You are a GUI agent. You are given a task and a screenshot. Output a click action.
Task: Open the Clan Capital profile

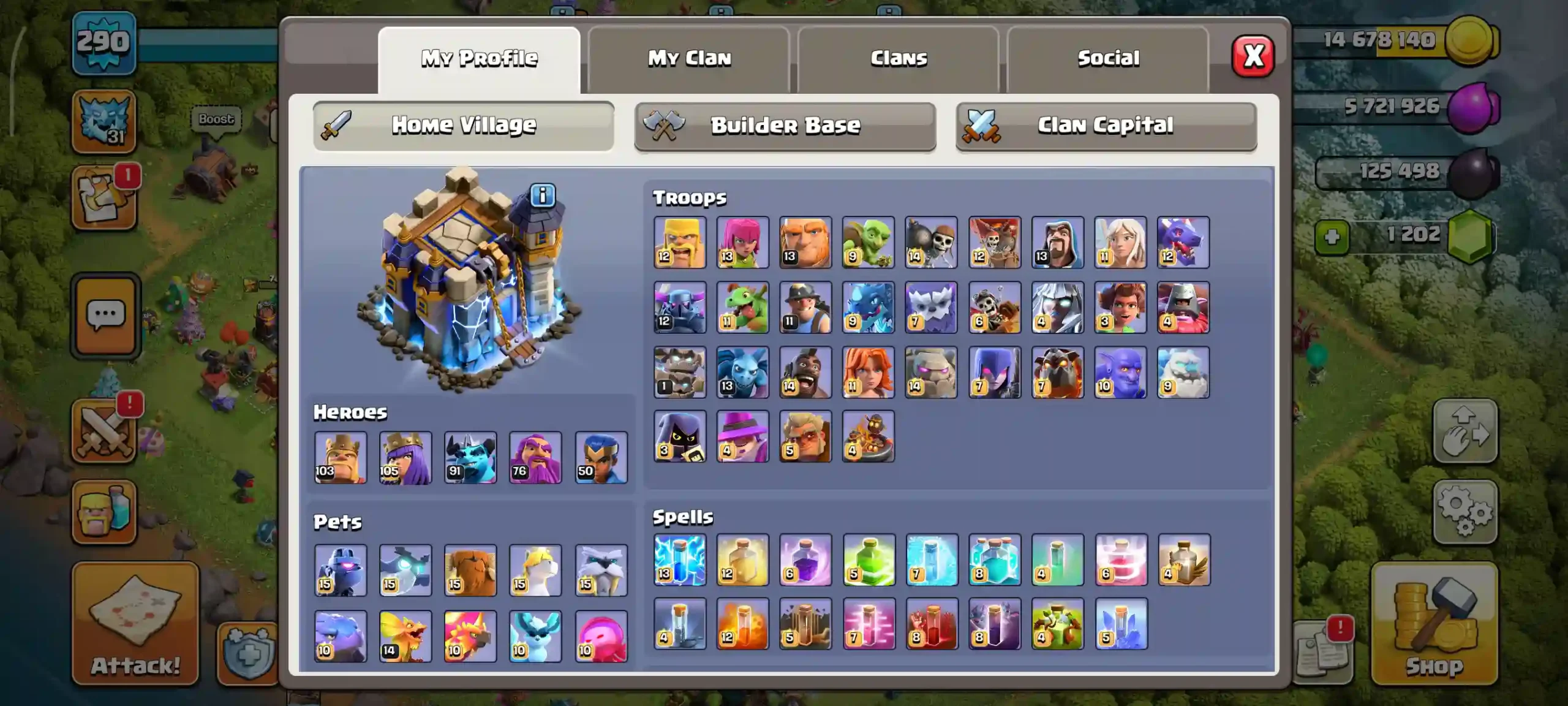click(x=1106, y=126)
